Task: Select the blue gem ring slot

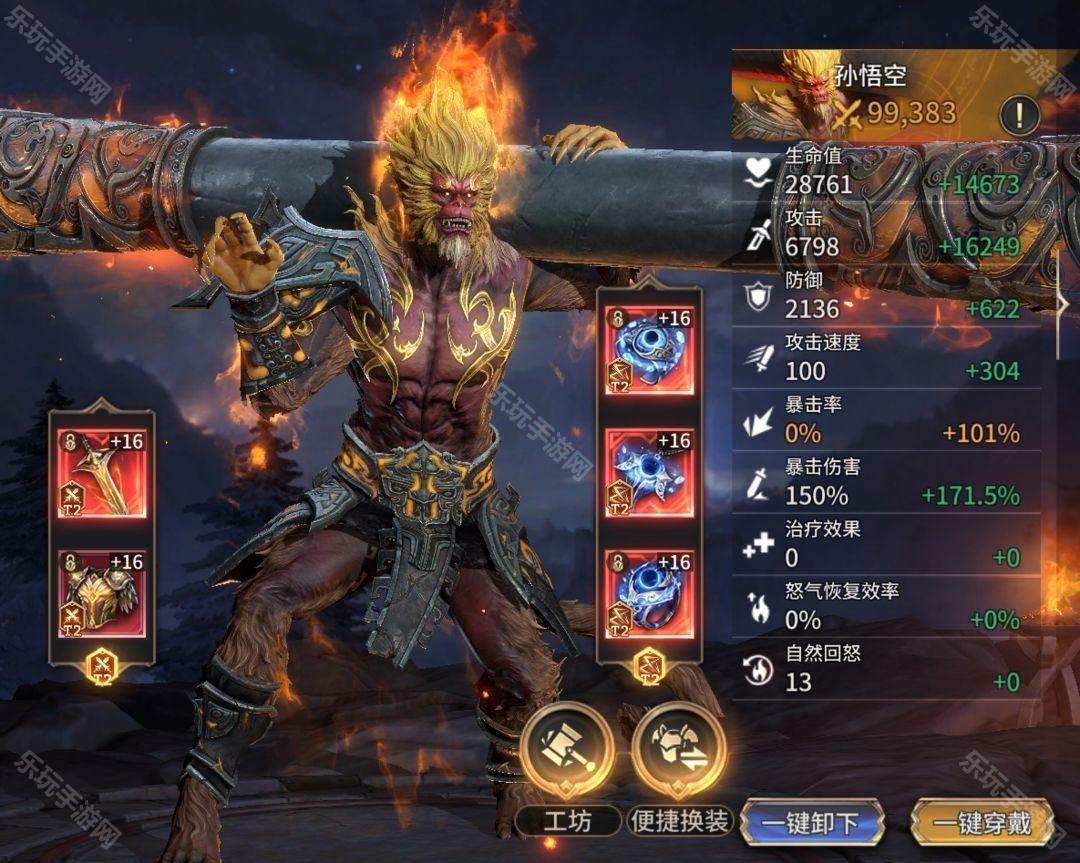Action: [650, 594]
